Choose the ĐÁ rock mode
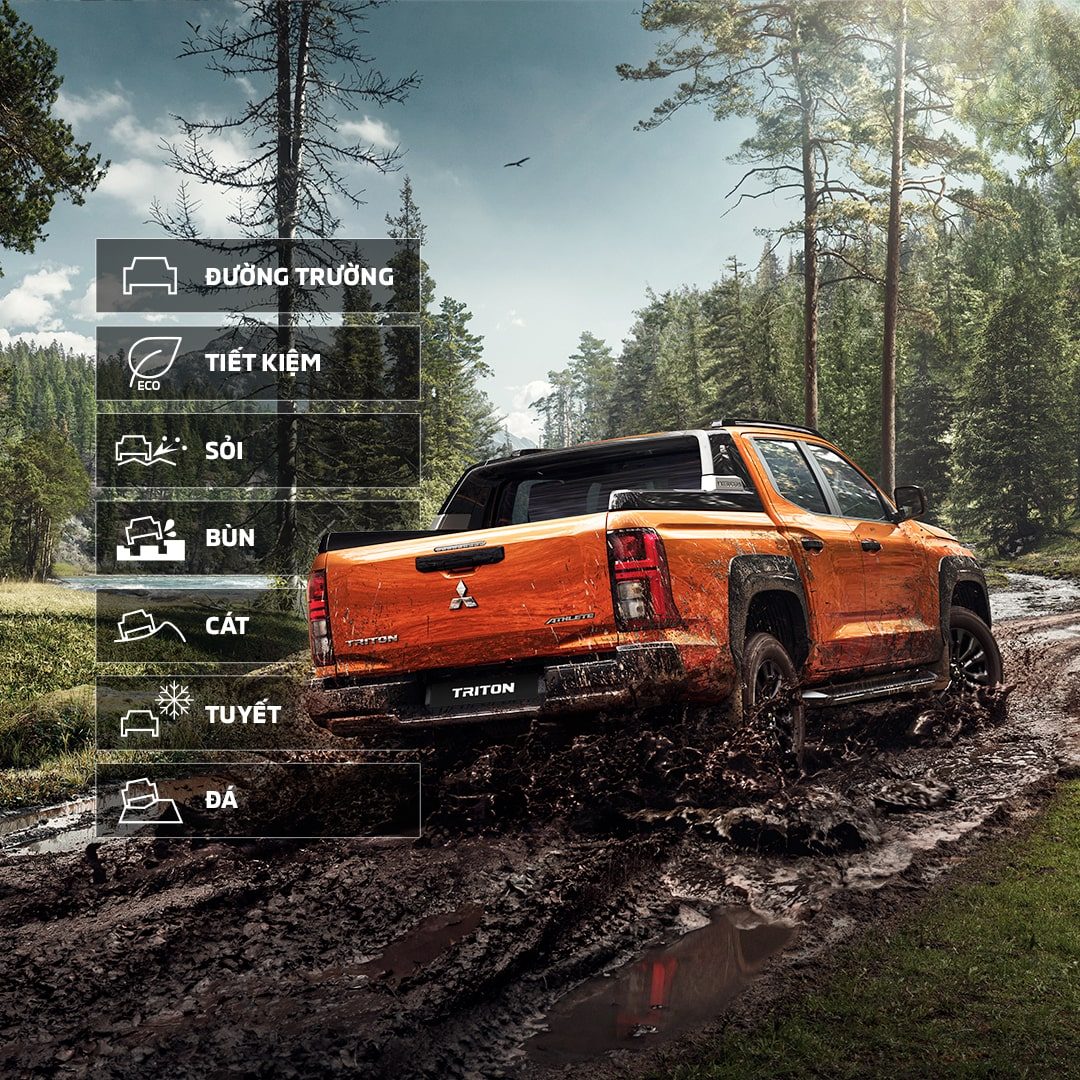Image resolution: width=1080 pixels, height=1080 pixels. [x=258, y=800]
